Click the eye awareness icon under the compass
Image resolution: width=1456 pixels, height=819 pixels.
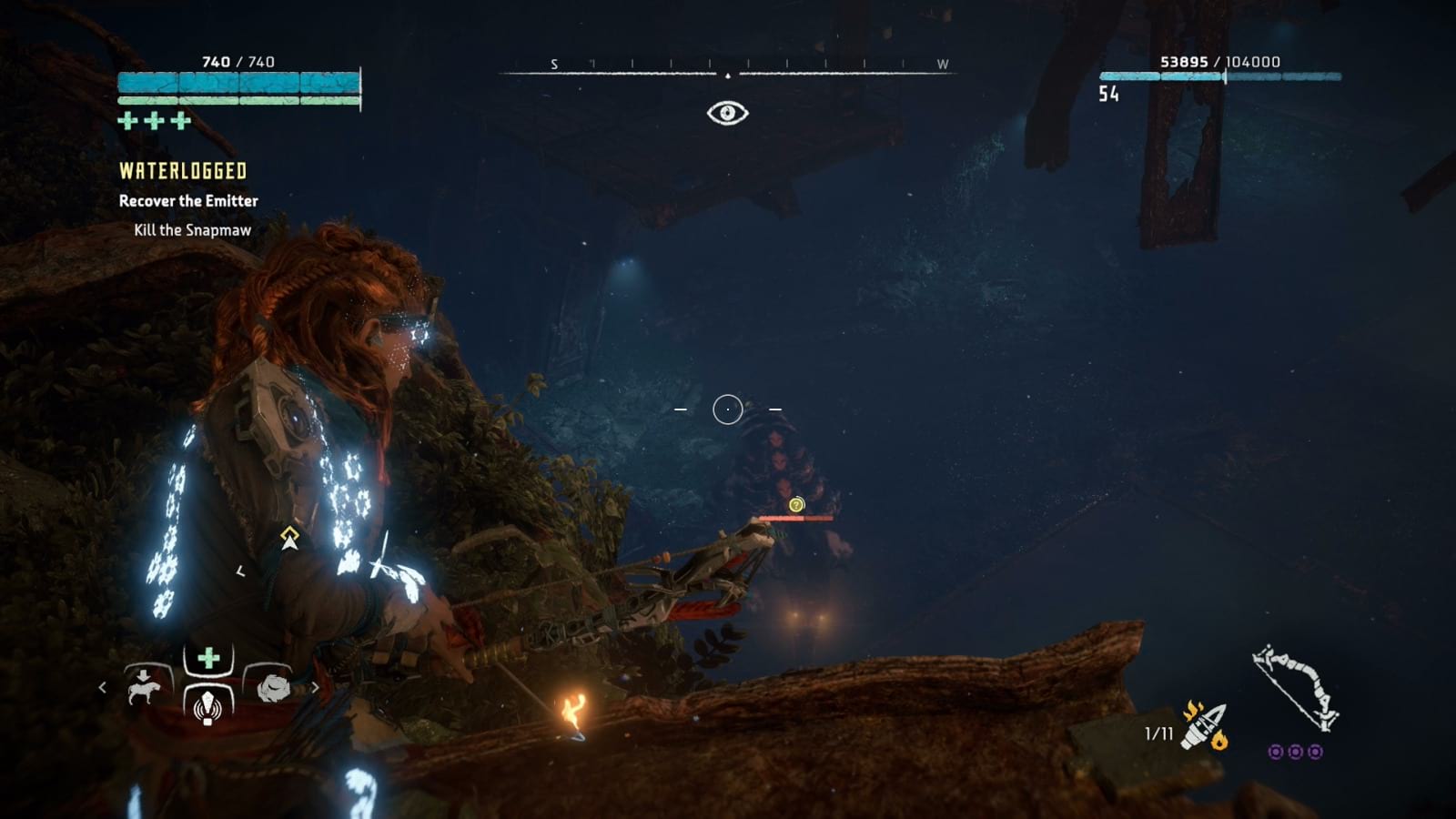tap(727, 111)
